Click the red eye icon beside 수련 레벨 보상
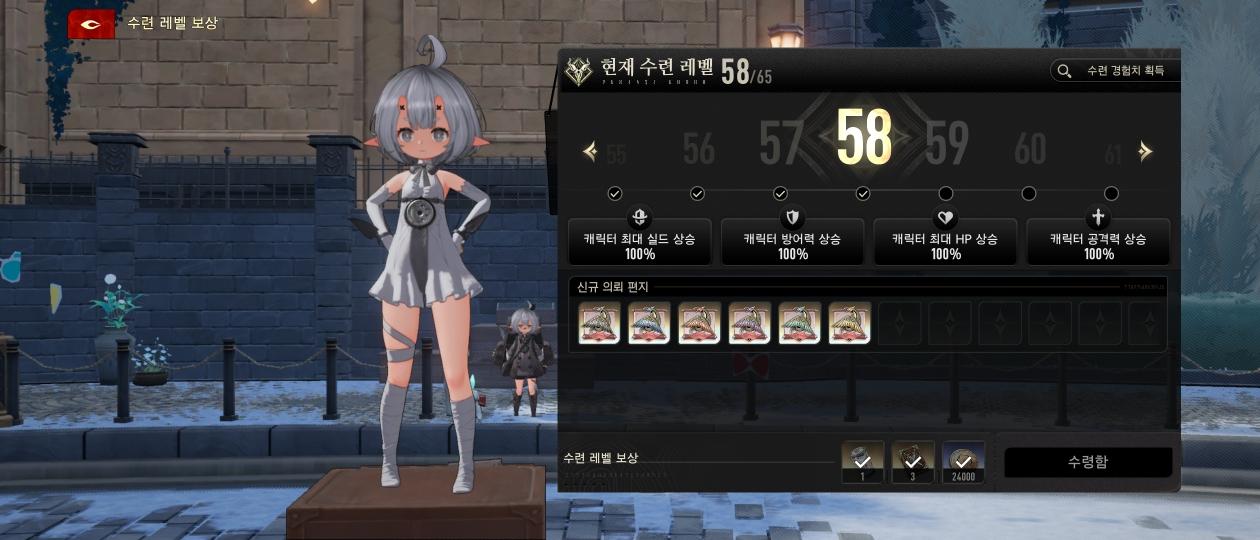 tap(91, 24)
